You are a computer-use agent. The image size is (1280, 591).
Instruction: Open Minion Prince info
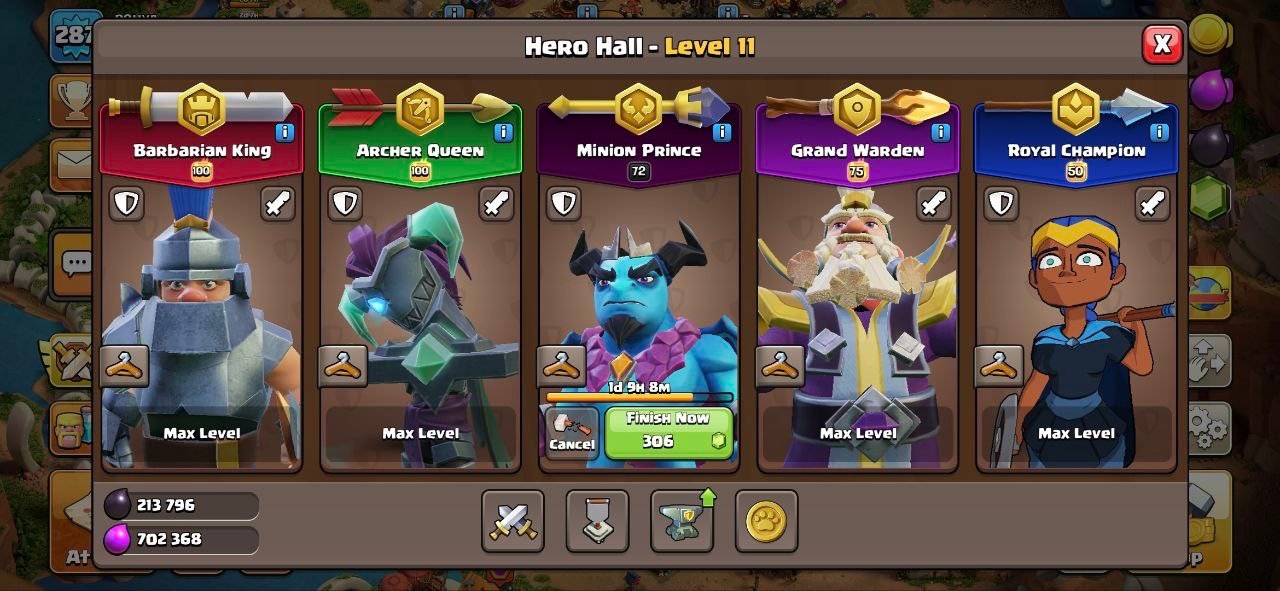click(x=721, y=132)
